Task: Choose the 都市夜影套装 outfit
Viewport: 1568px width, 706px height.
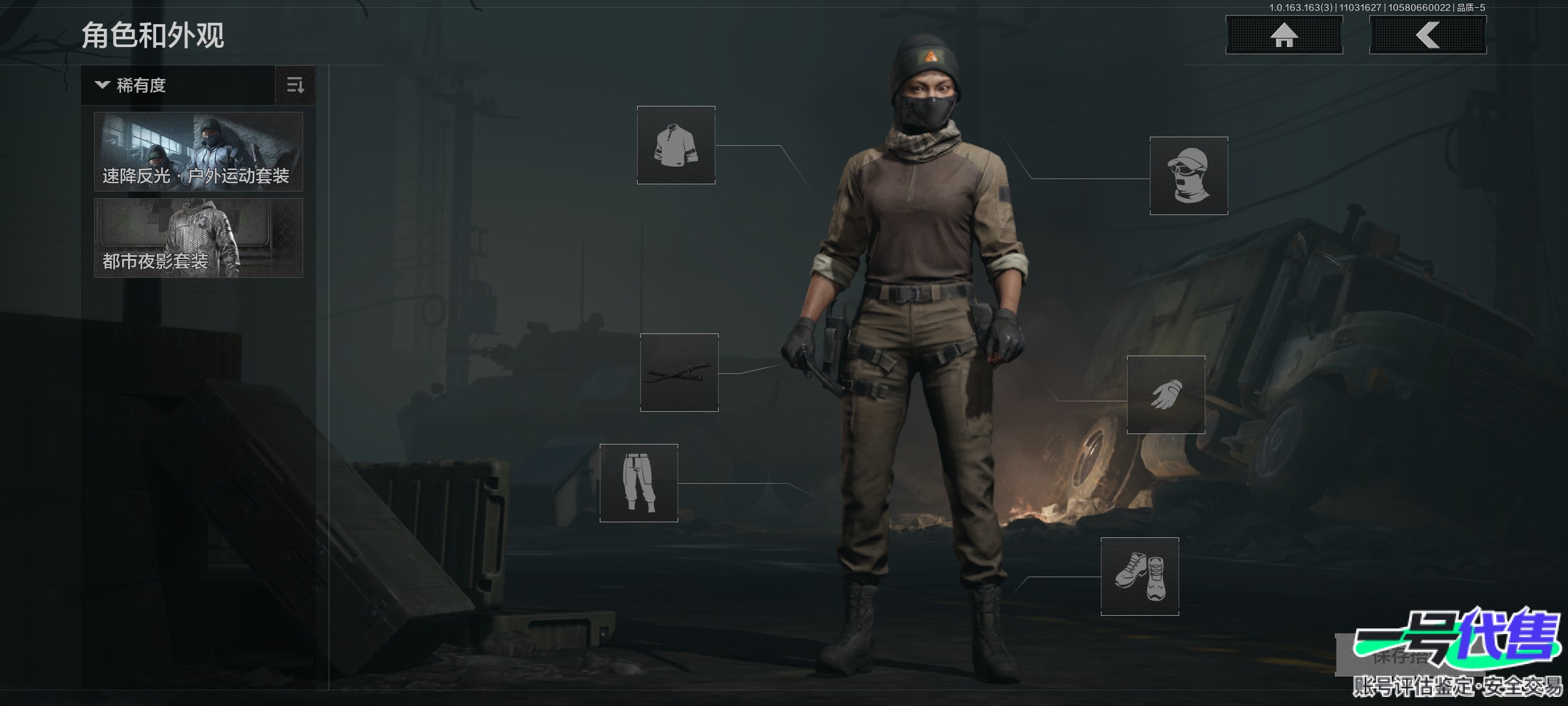Action: pos(199,238)
